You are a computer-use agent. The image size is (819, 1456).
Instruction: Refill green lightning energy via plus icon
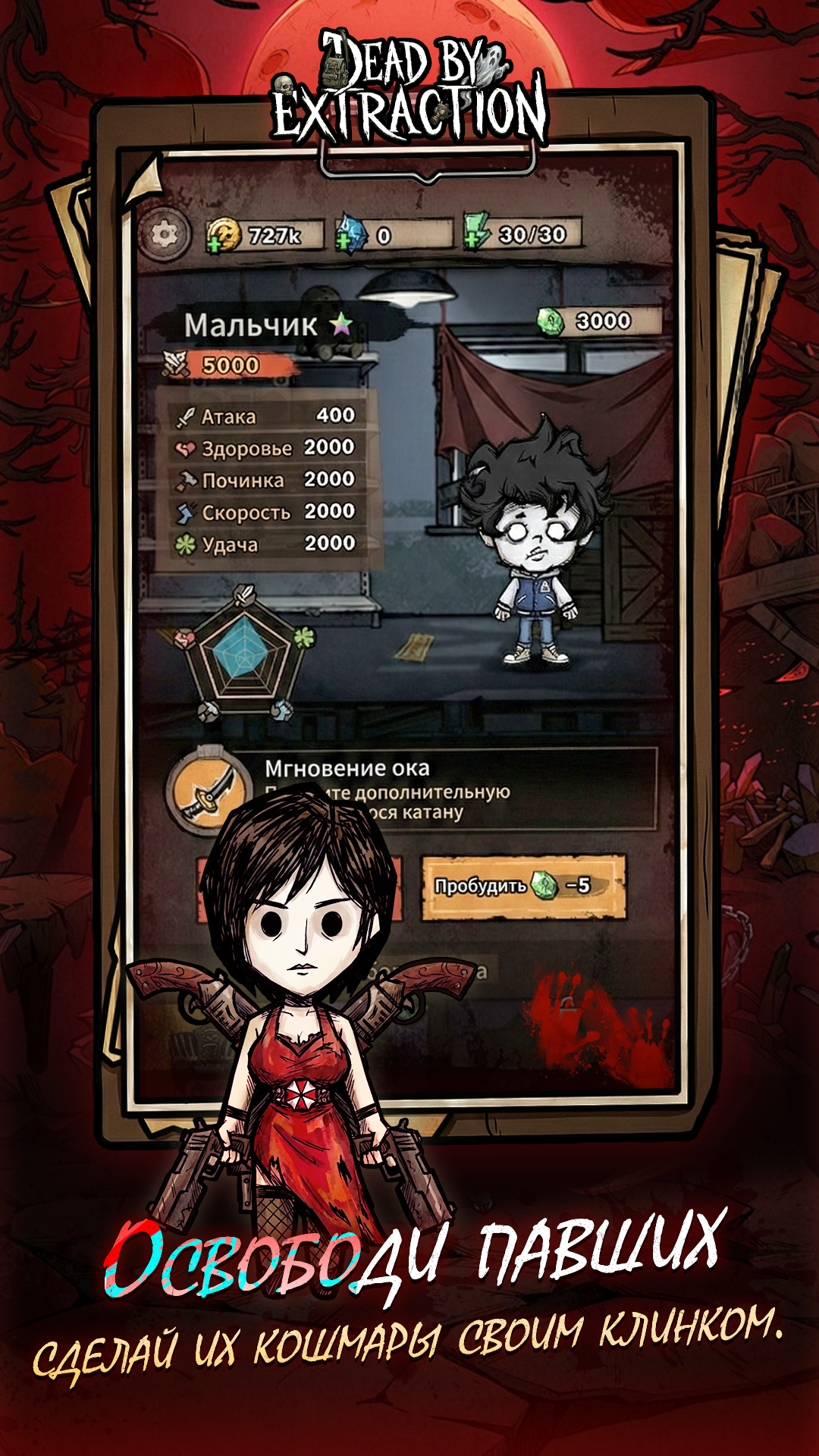[472, 242]
